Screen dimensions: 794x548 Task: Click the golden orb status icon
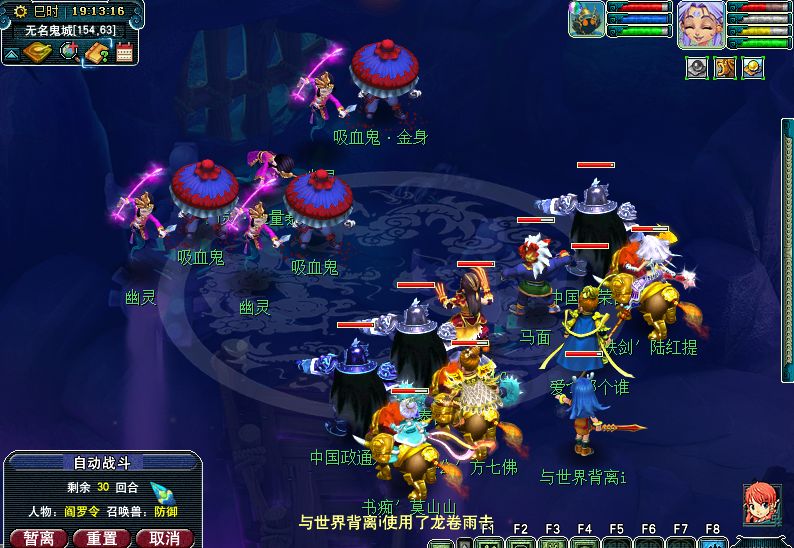pyautogui.click(x=751, y=67)
